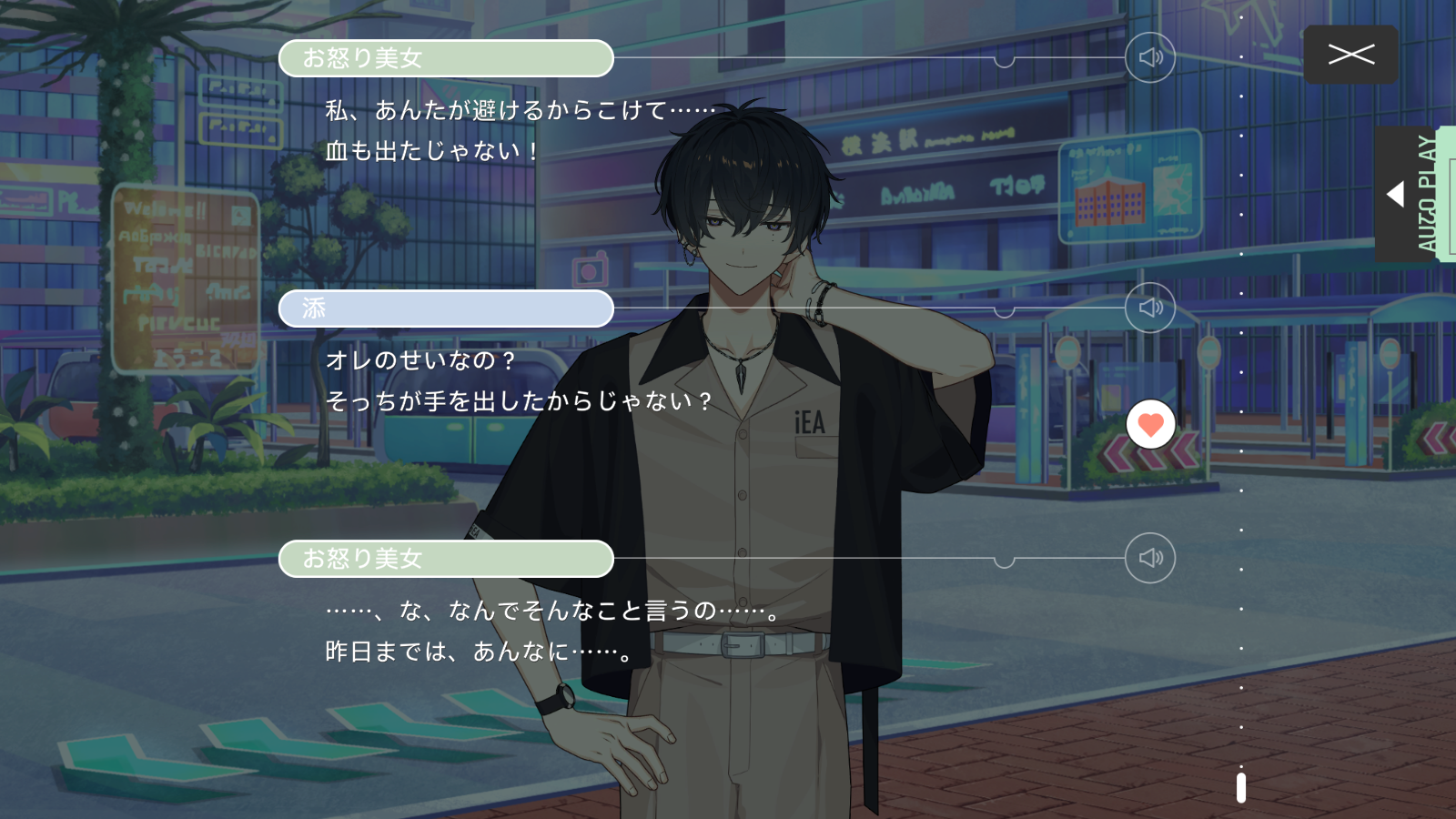Expand the AUTO PLAY side panel arrow
Viewport: 1456px width, 819px height.
pos(1396,194)
